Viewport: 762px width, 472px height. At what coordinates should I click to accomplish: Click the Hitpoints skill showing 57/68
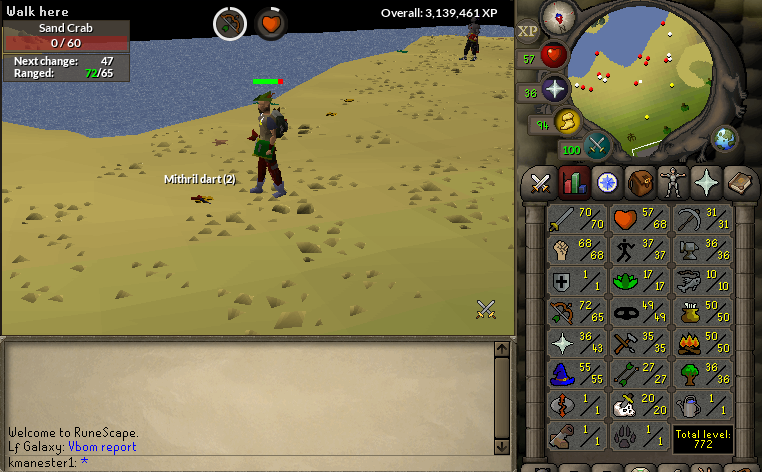point(639,220)
